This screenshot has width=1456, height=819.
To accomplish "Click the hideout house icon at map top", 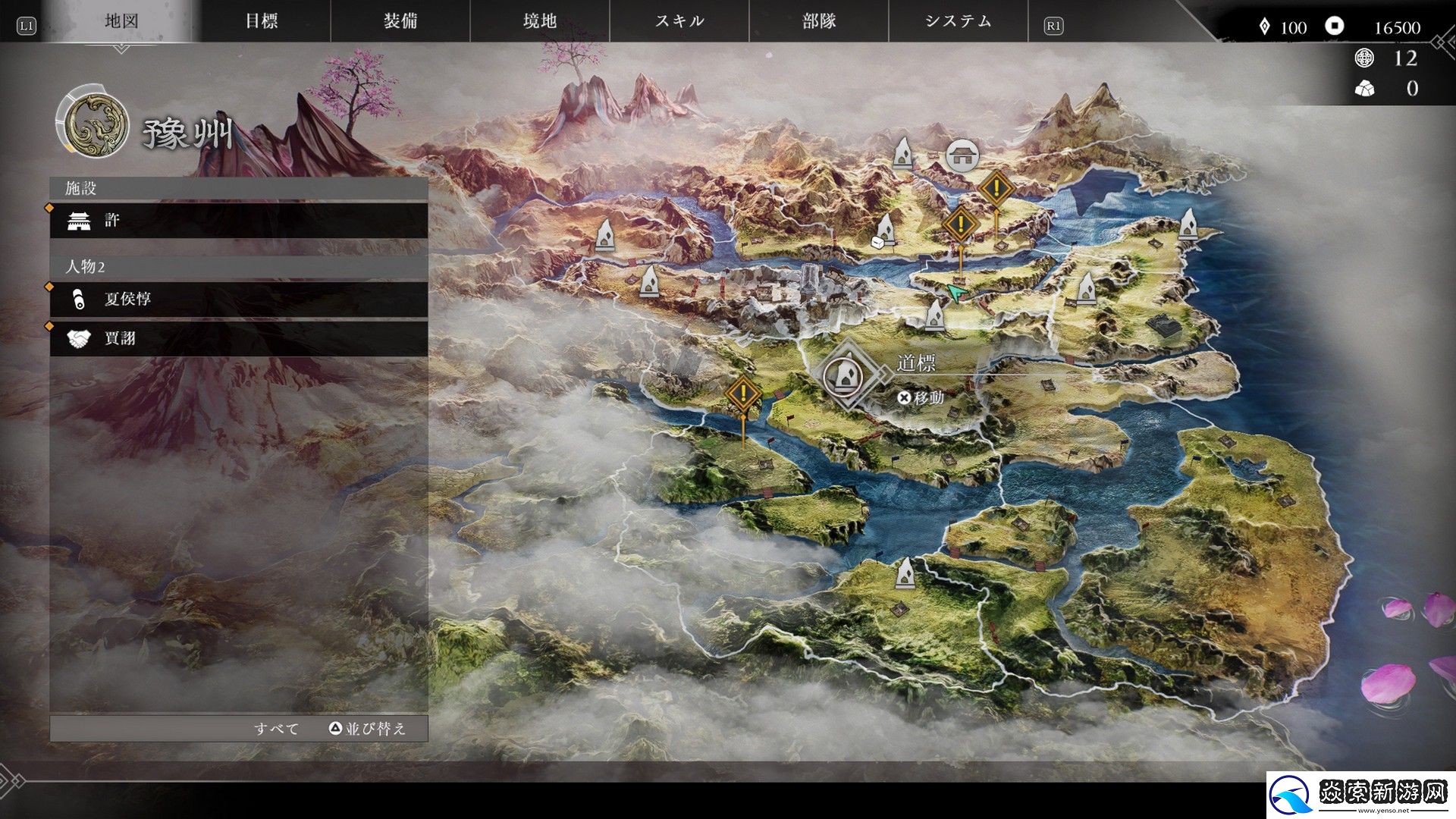I will (961, 155).
